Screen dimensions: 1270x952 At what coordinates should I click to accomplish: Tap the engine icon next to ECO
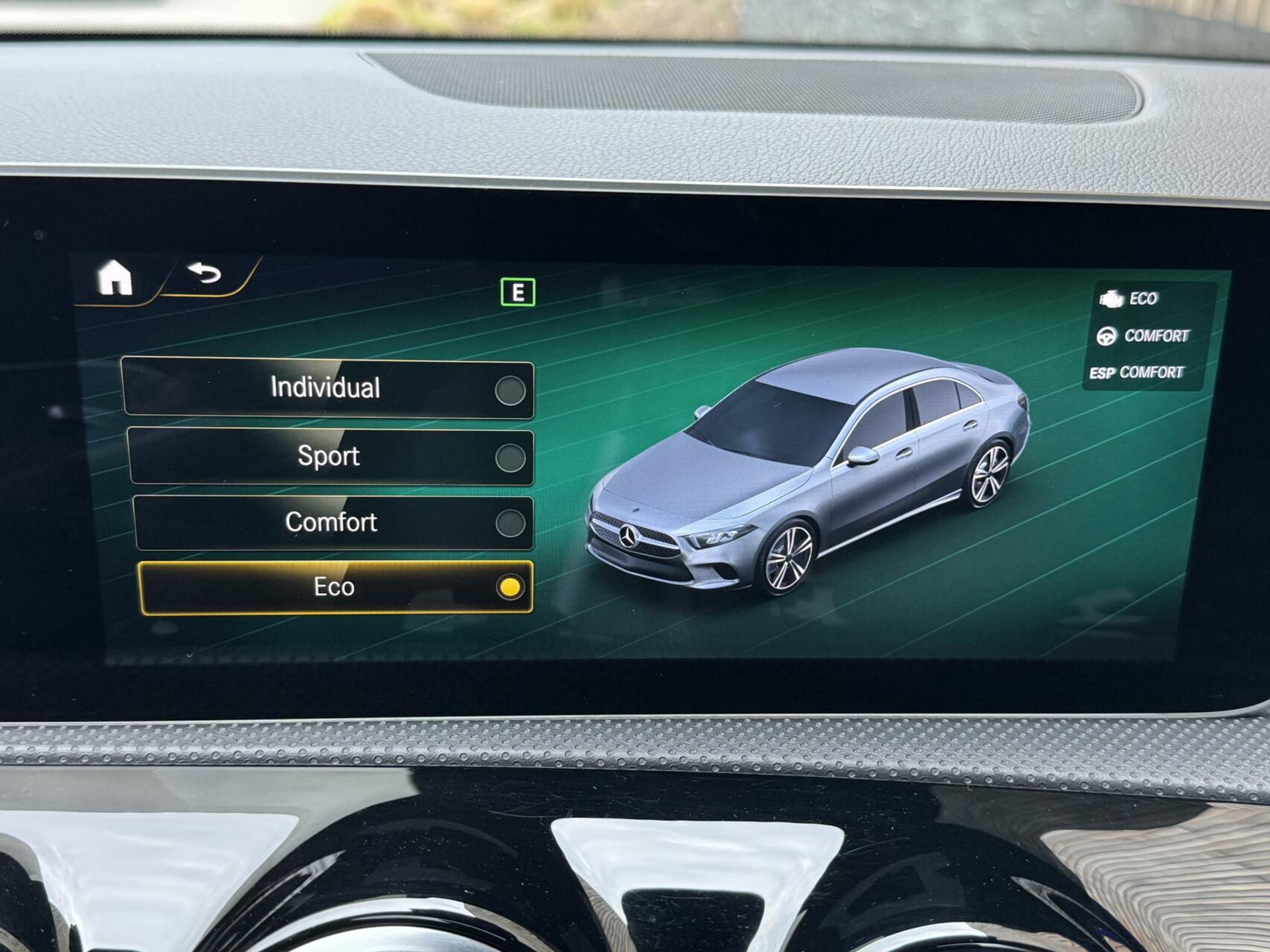click(1113, 299)
